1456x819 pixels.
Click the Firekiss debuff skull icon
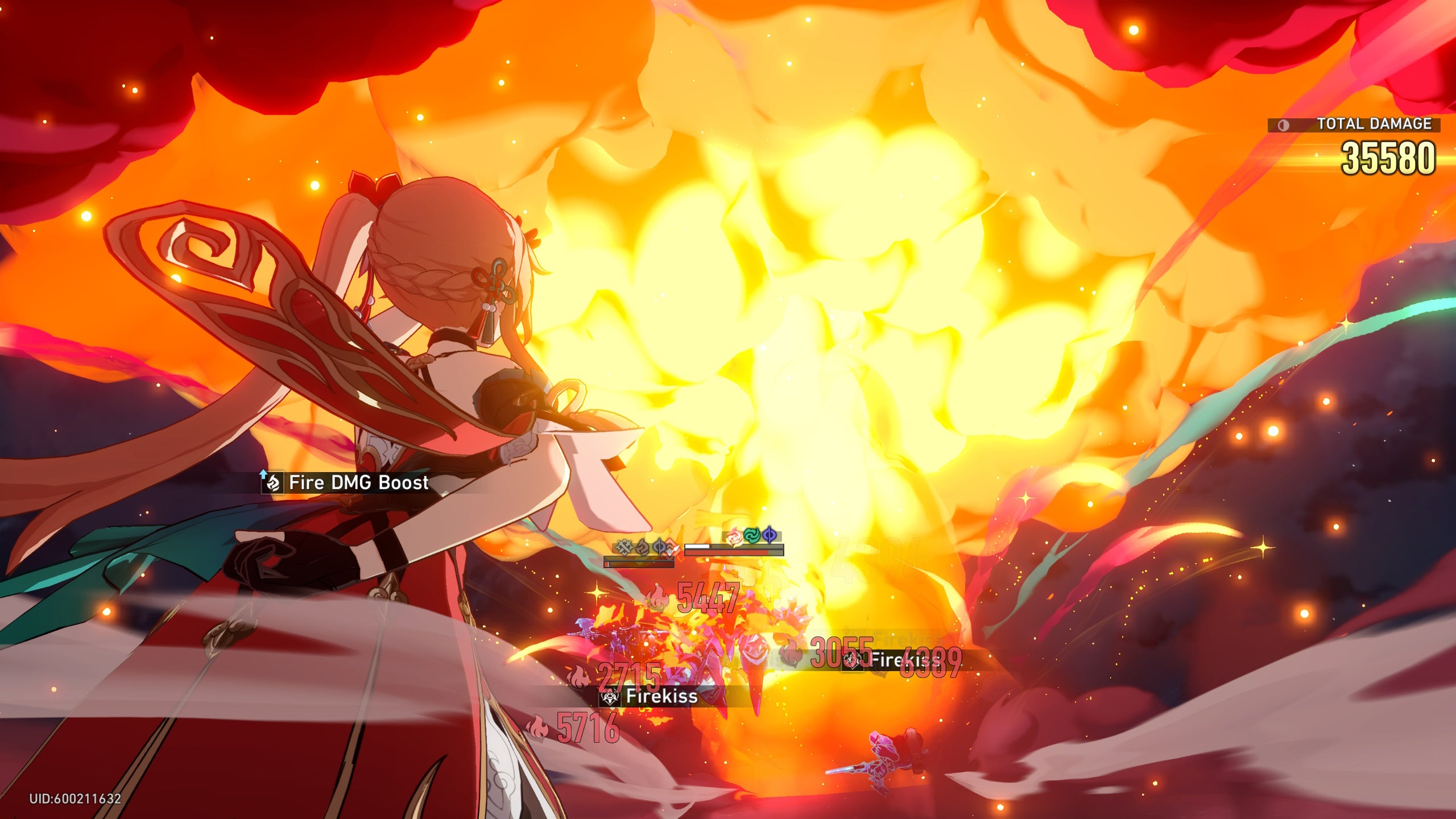pyautogui.click(x=610, y=698)
